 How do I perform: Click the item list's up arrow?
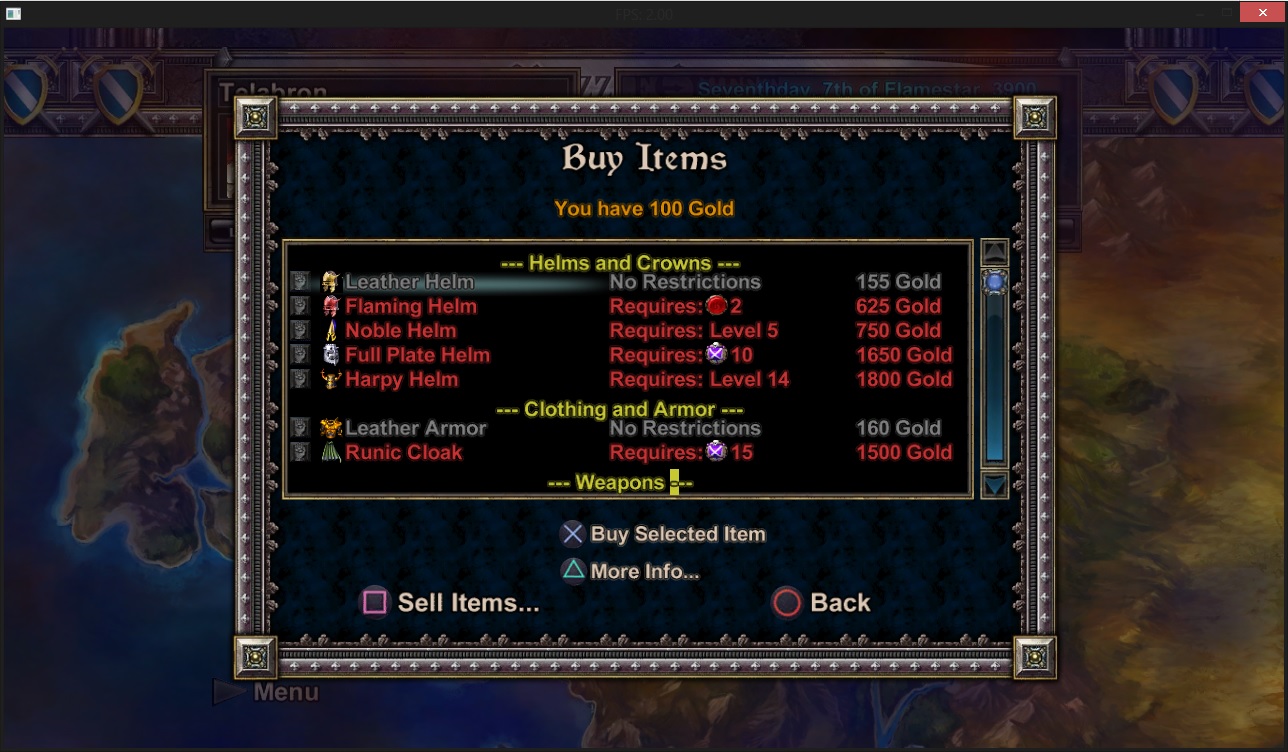tap(995, 252)
